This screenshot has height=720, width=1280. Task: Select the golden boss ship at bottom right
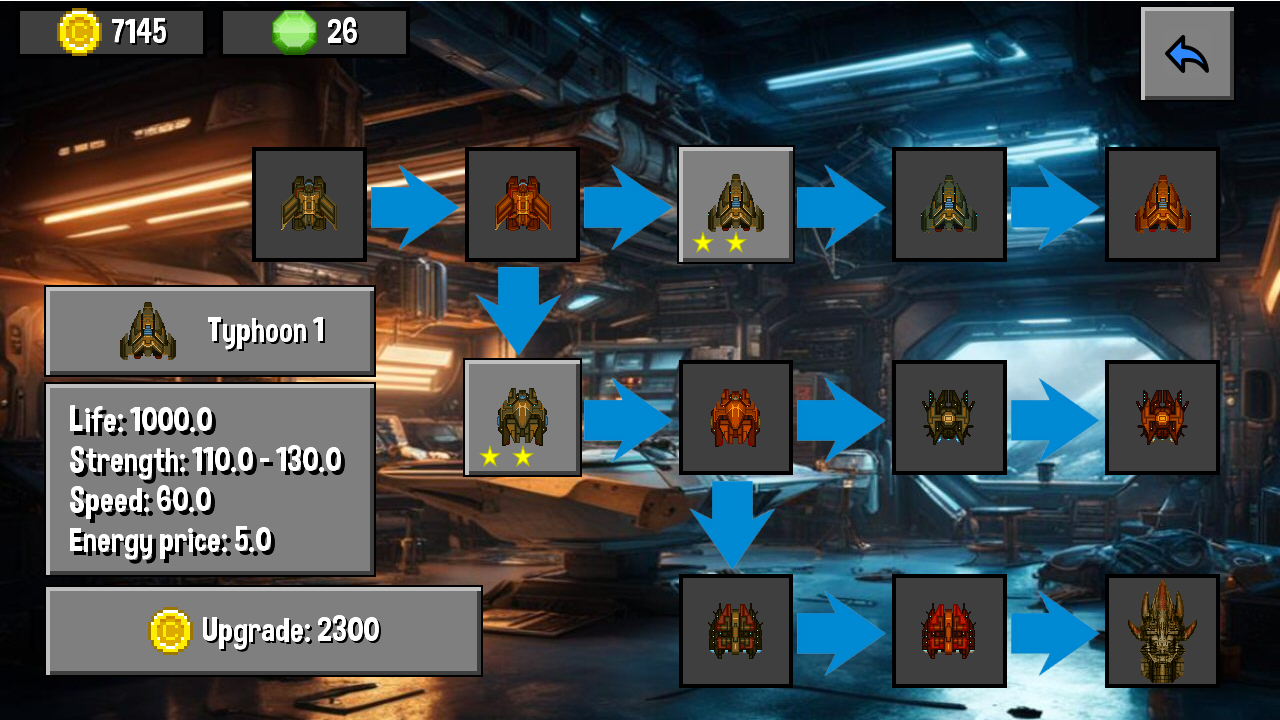tap(1162, 632)
